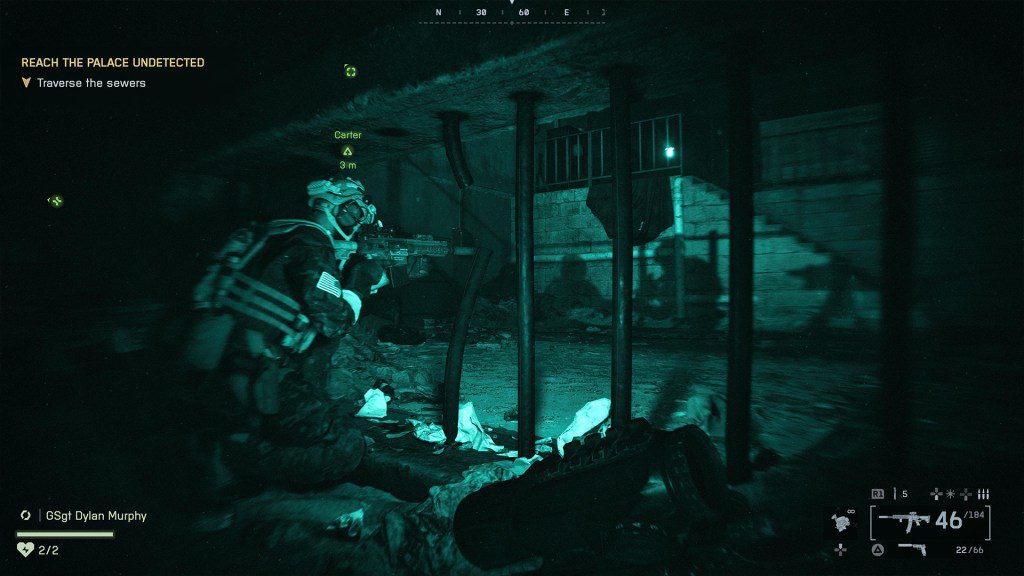Click the GSgt Dylan Murphy name tag

pyautogui.click(x=97, y=516)
